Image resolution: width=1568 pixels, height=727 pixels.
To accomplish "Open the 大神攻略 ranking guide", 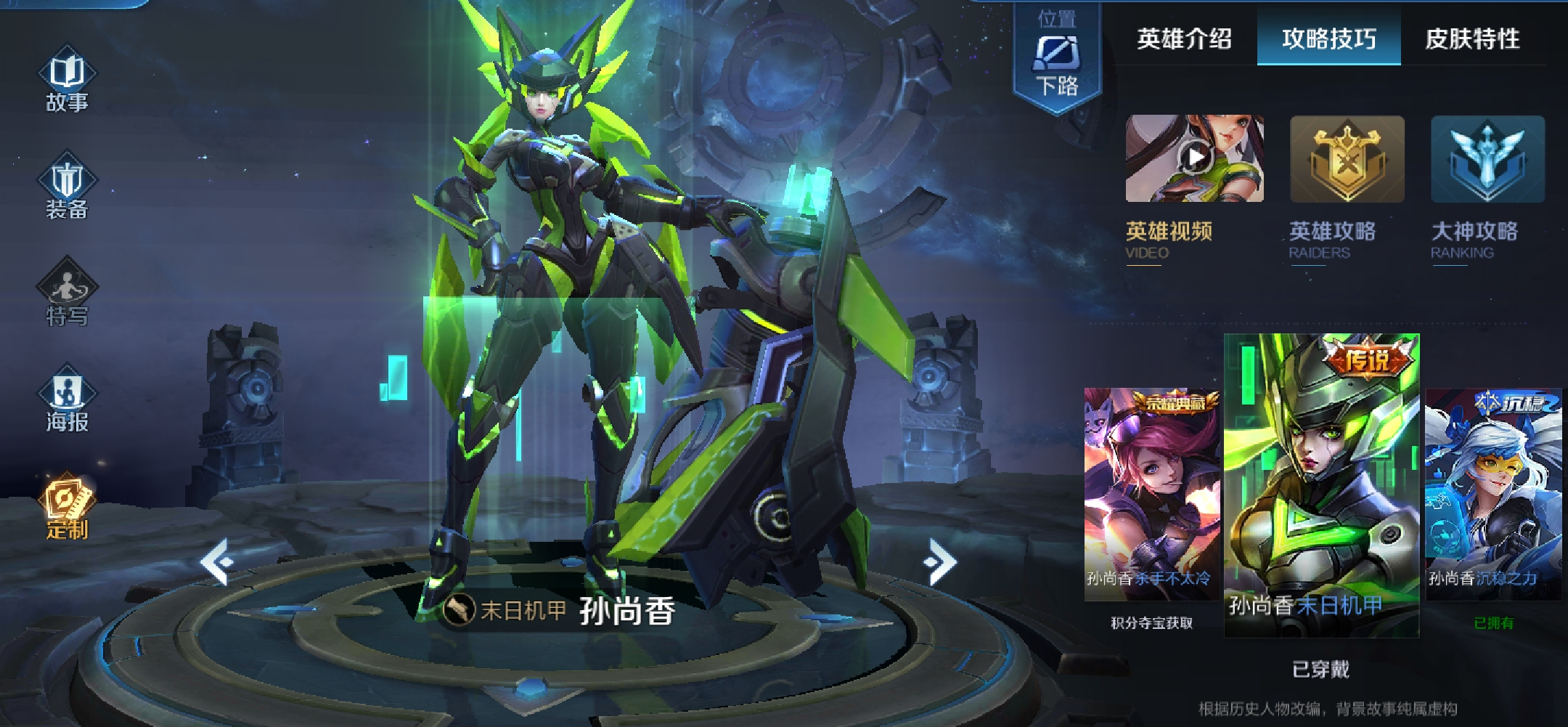I will 1487,159.
